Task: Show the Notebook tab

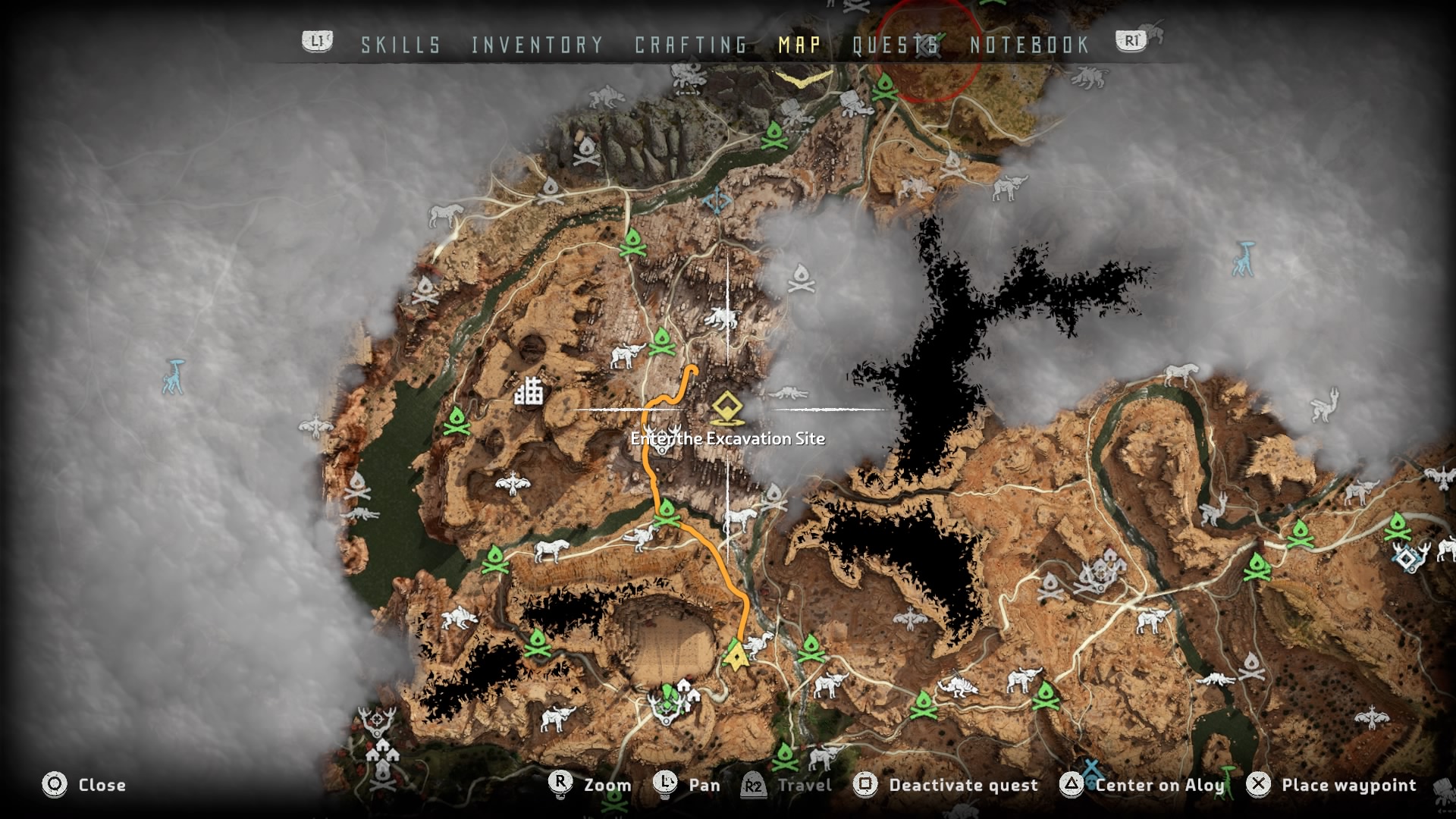Action: click(x=1029, y=45)
